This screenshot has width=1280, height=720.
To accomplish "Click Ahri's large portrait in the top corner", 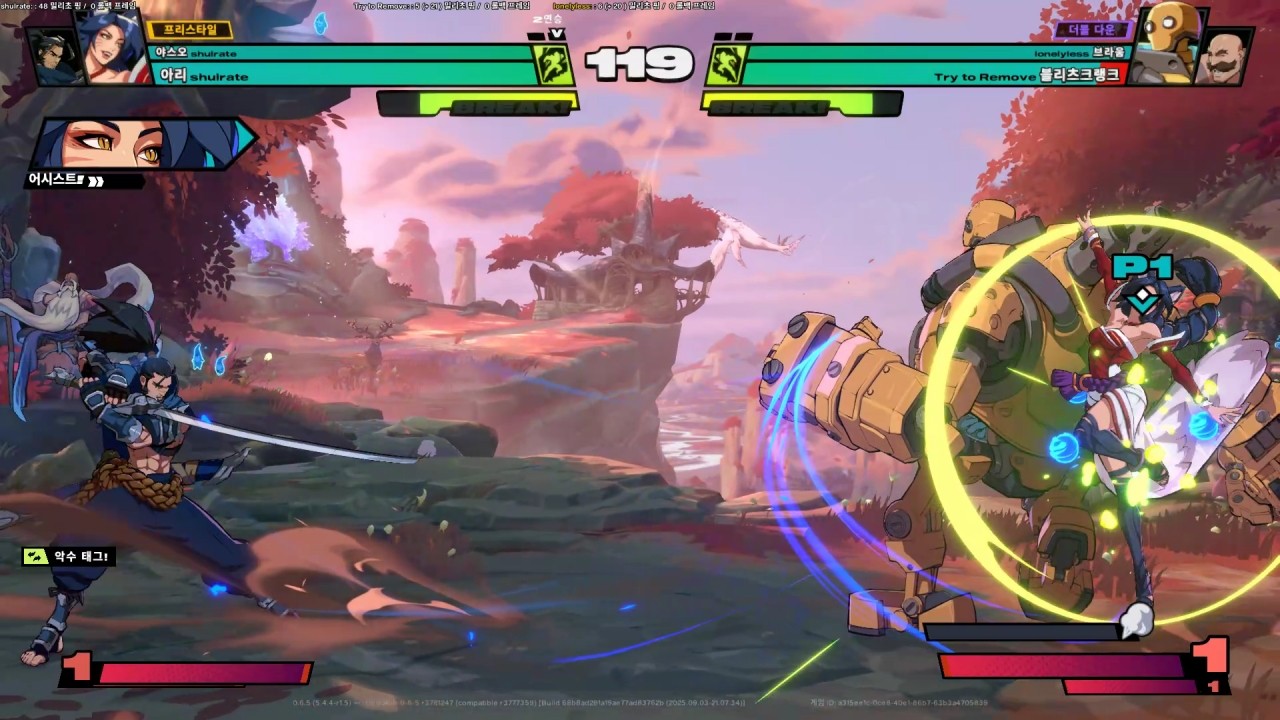I will coord(112,47).
